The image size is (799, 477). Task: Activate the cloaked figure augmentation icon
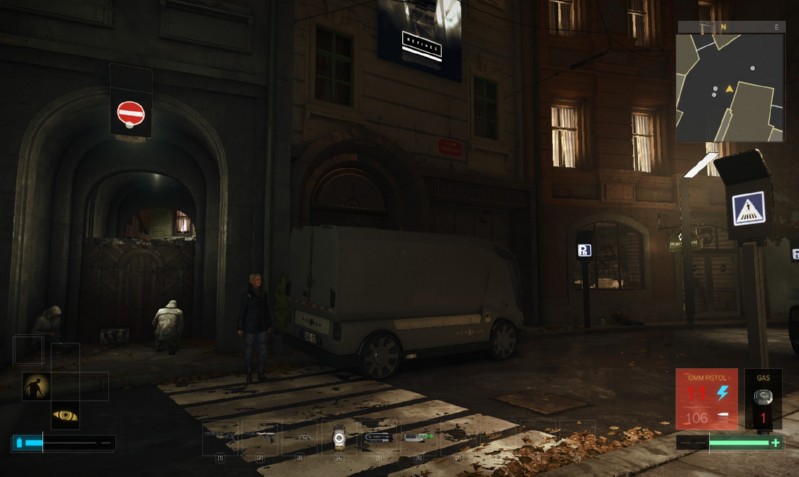(37, 385)
